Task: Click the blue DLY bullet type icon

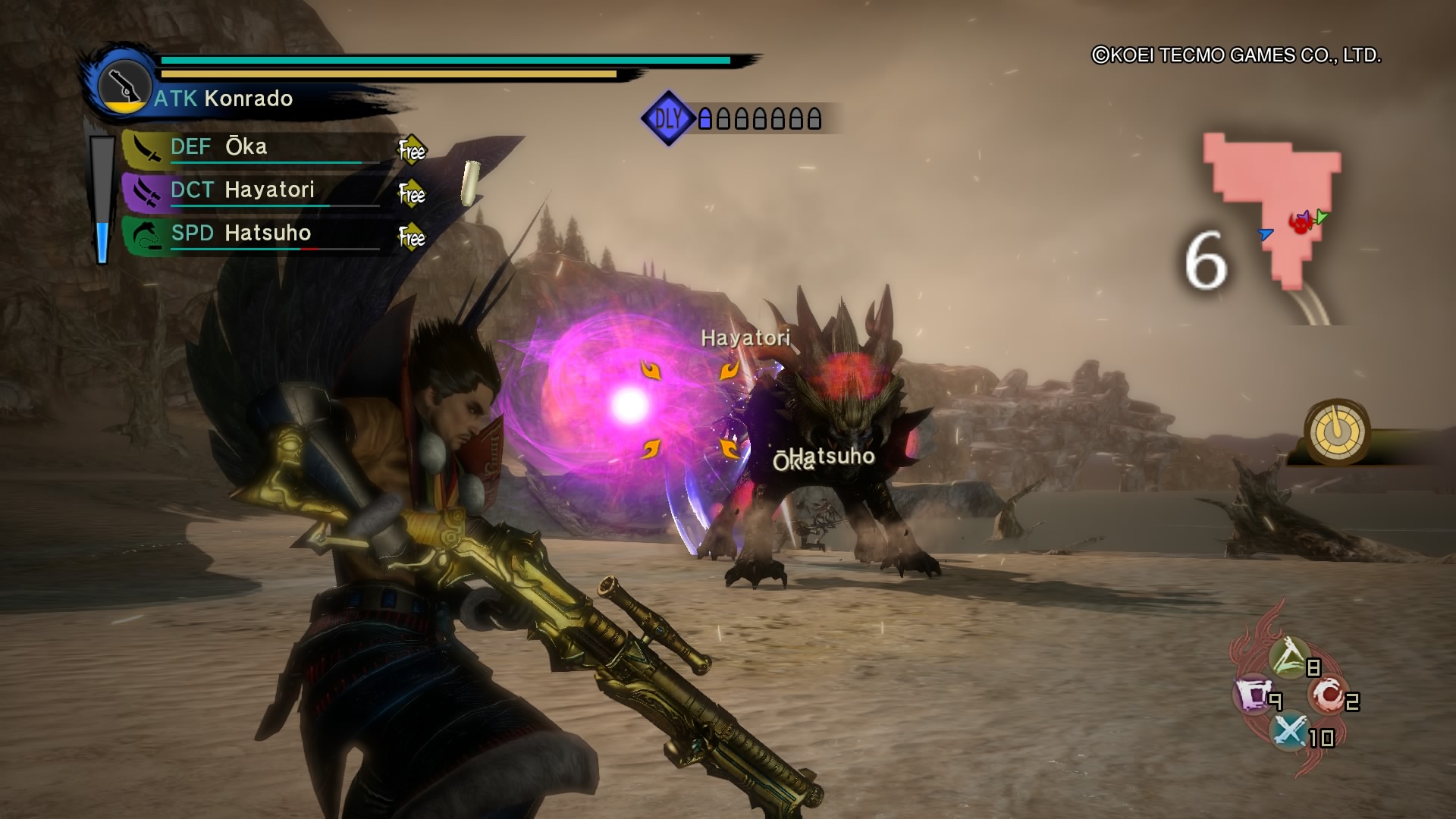Action: [668, 118]
